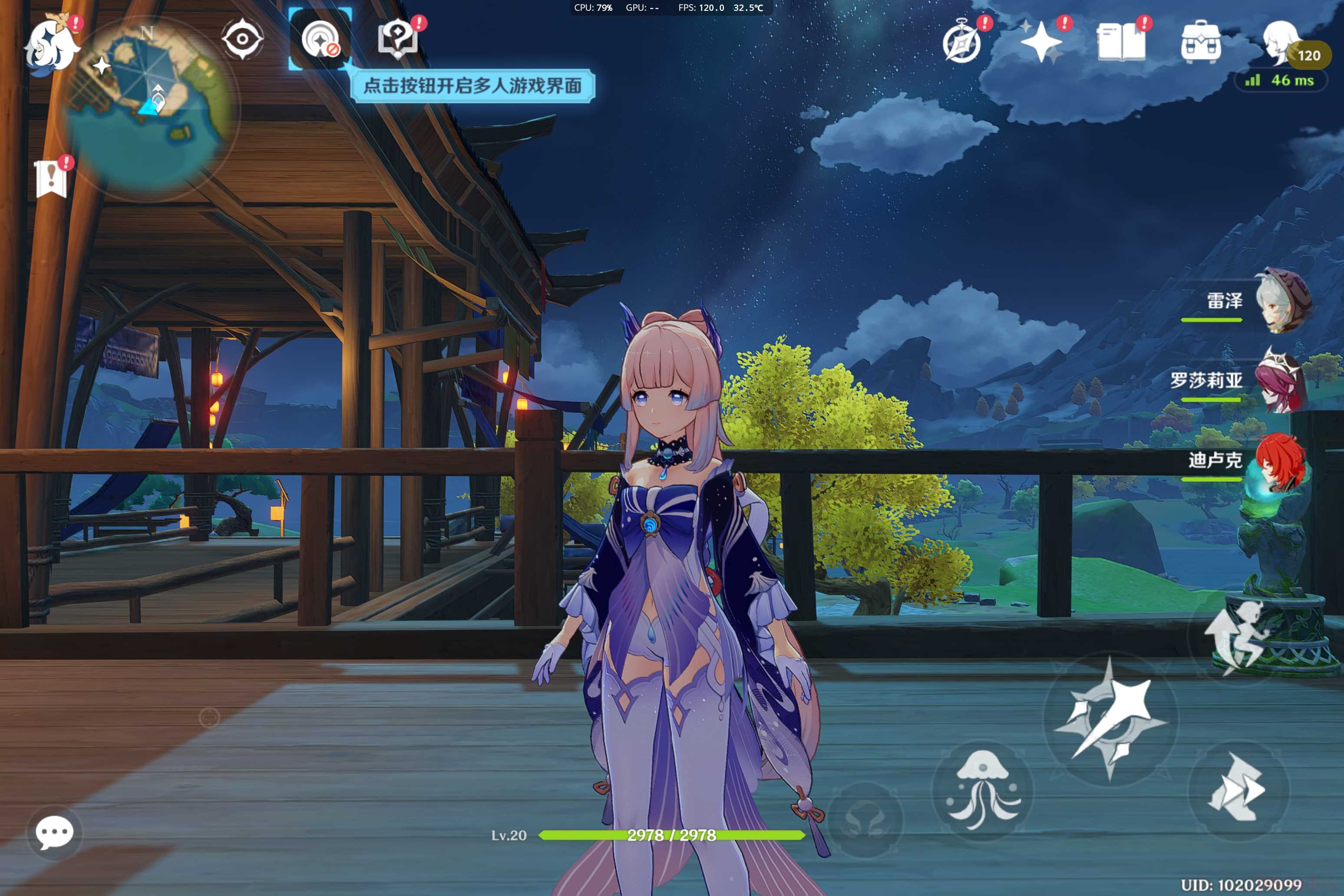The width and height of the screenshot is (1344, 896).
Task: Open the co-op multiplayer button
Action: tap(320, 40)
